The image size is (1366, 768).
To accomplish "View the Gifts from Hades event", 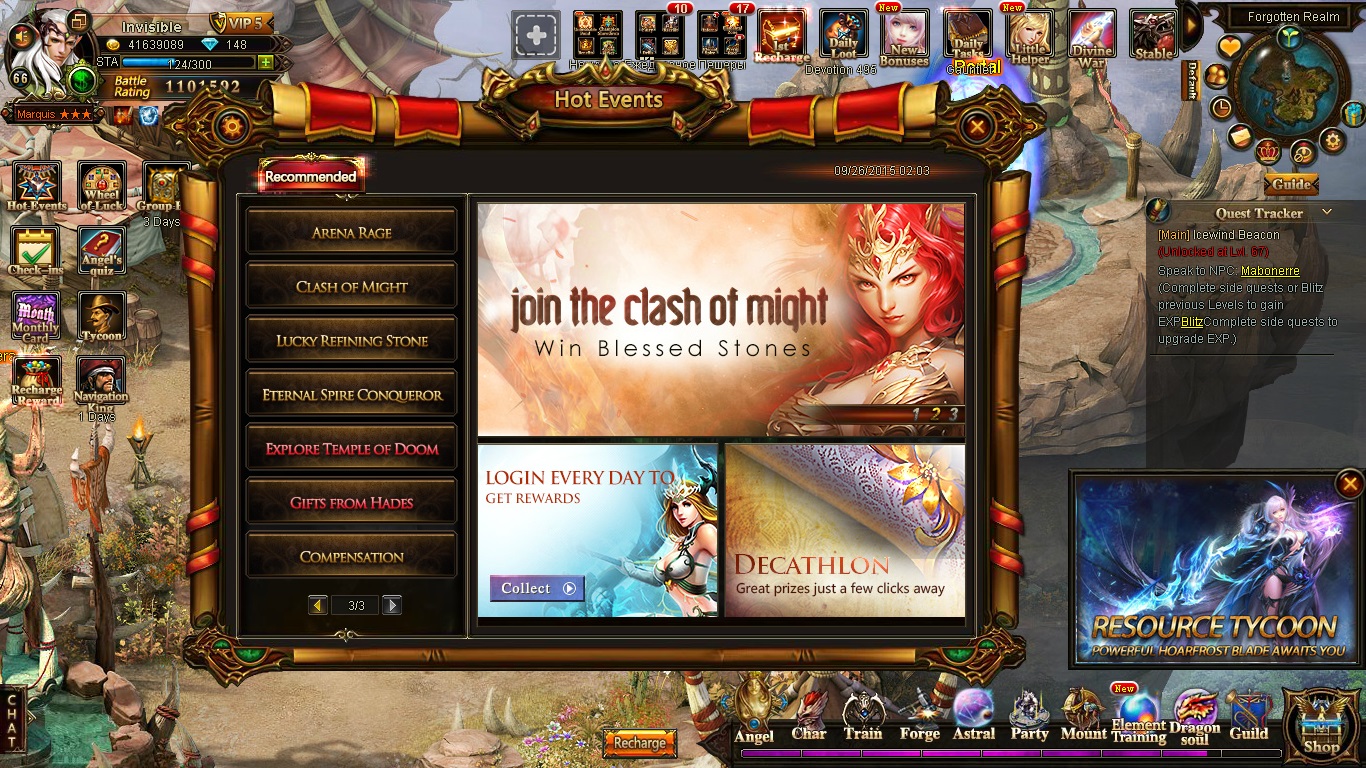I will coord(351,502).
